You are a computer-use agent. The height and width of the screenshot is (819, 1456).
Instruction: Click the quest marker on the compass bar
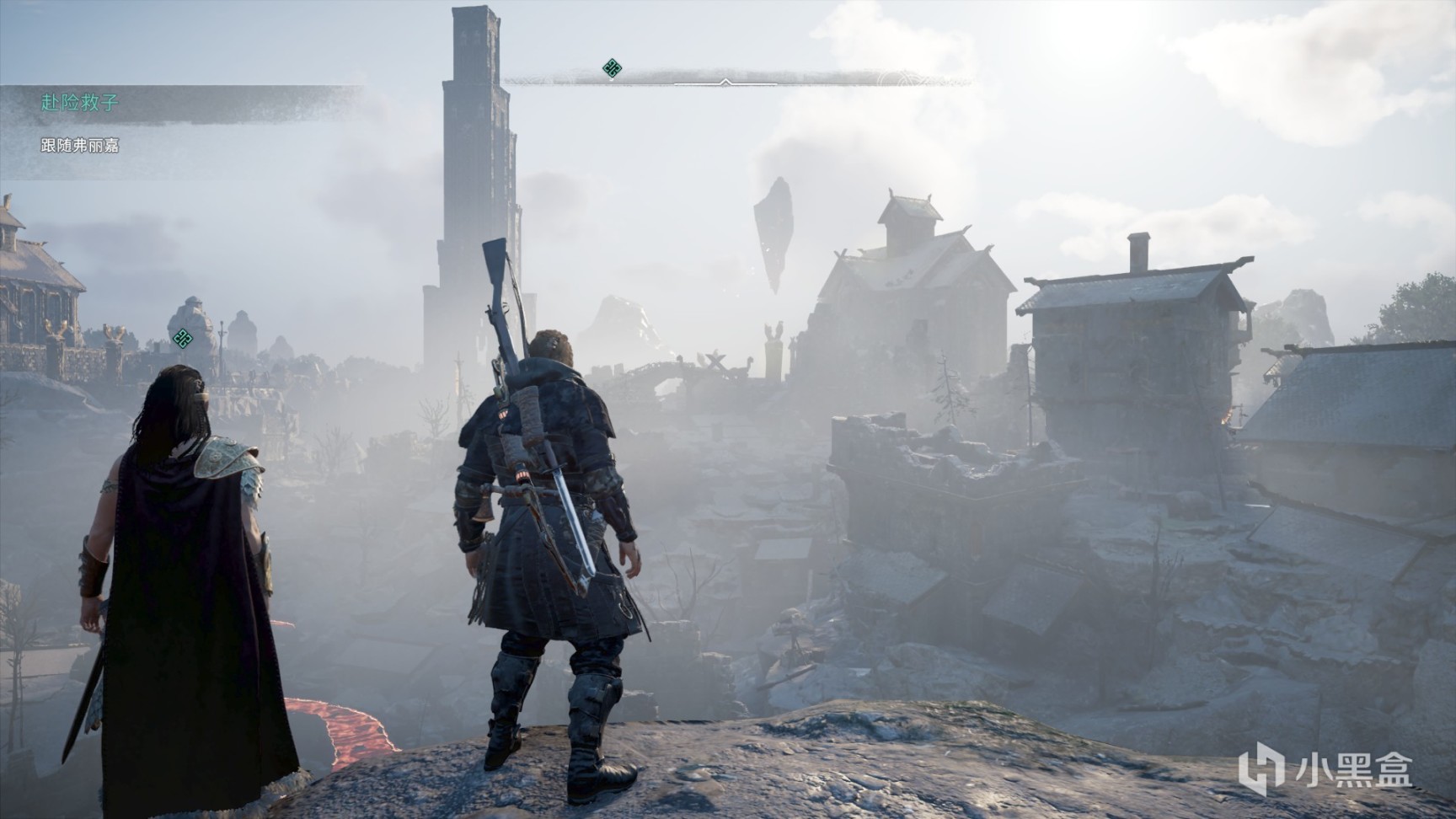(x=613, y=68)
